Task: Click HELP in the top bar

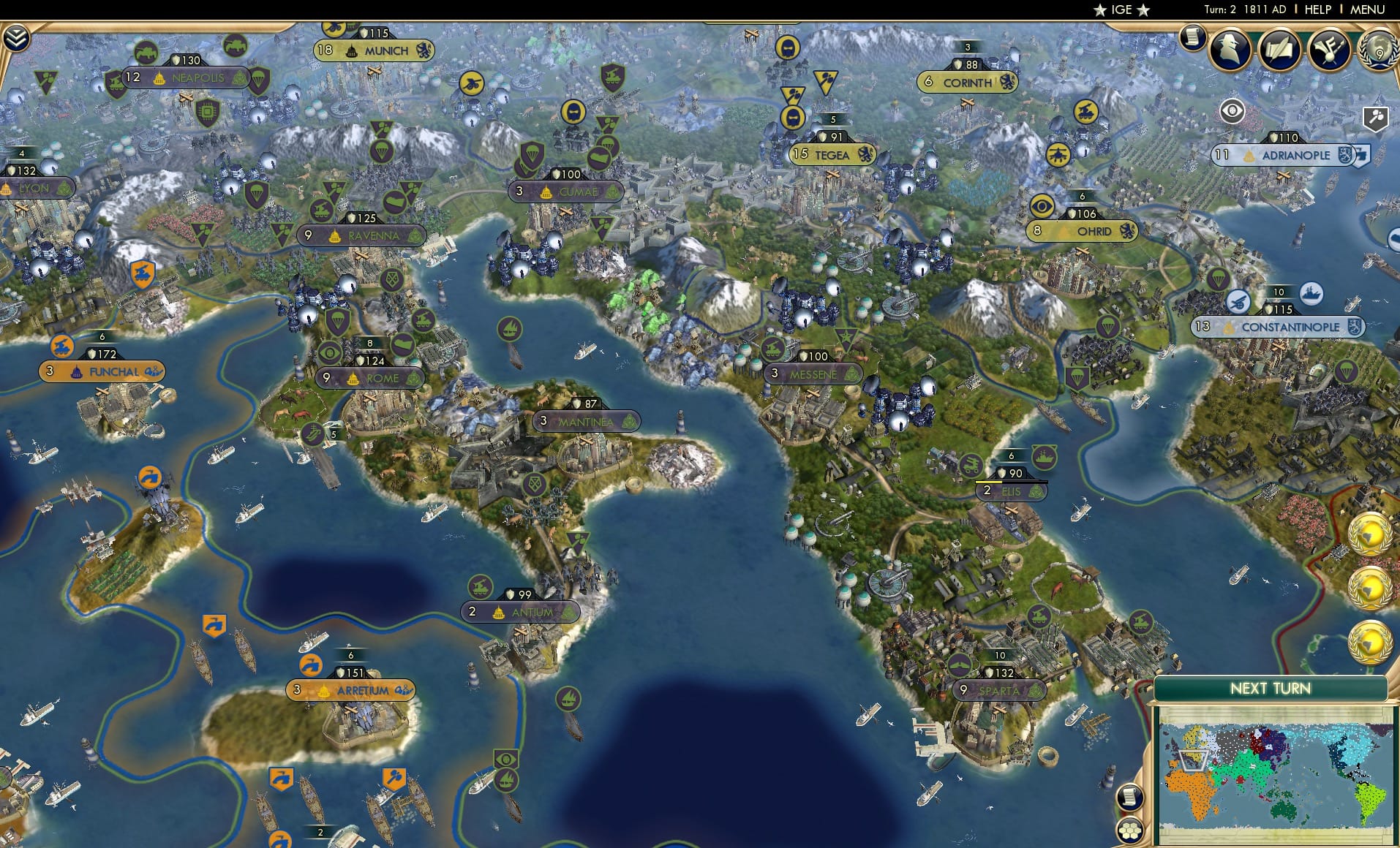Action: point(1316,10)
